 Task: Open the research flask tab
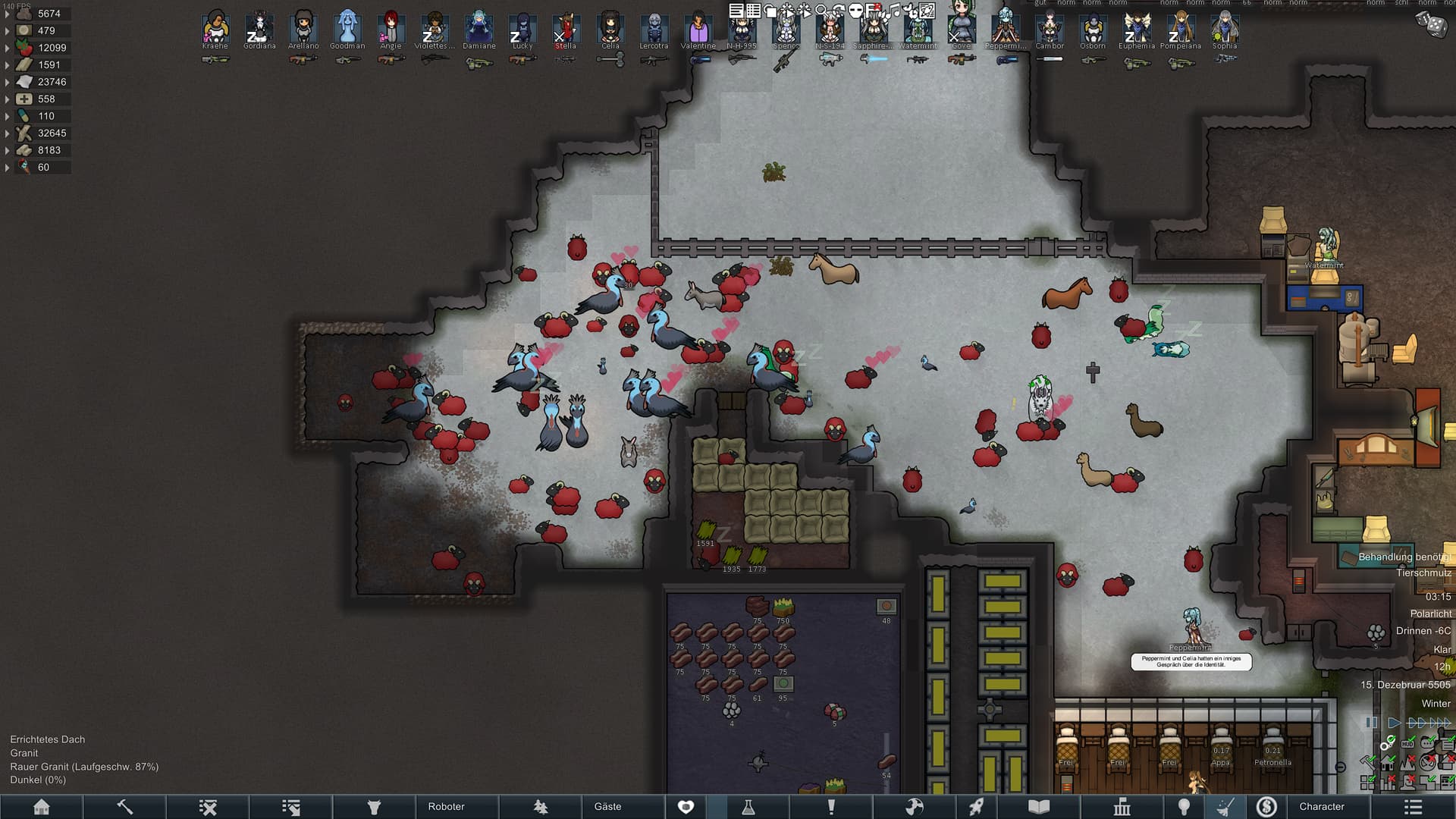(x=748, y=807)
